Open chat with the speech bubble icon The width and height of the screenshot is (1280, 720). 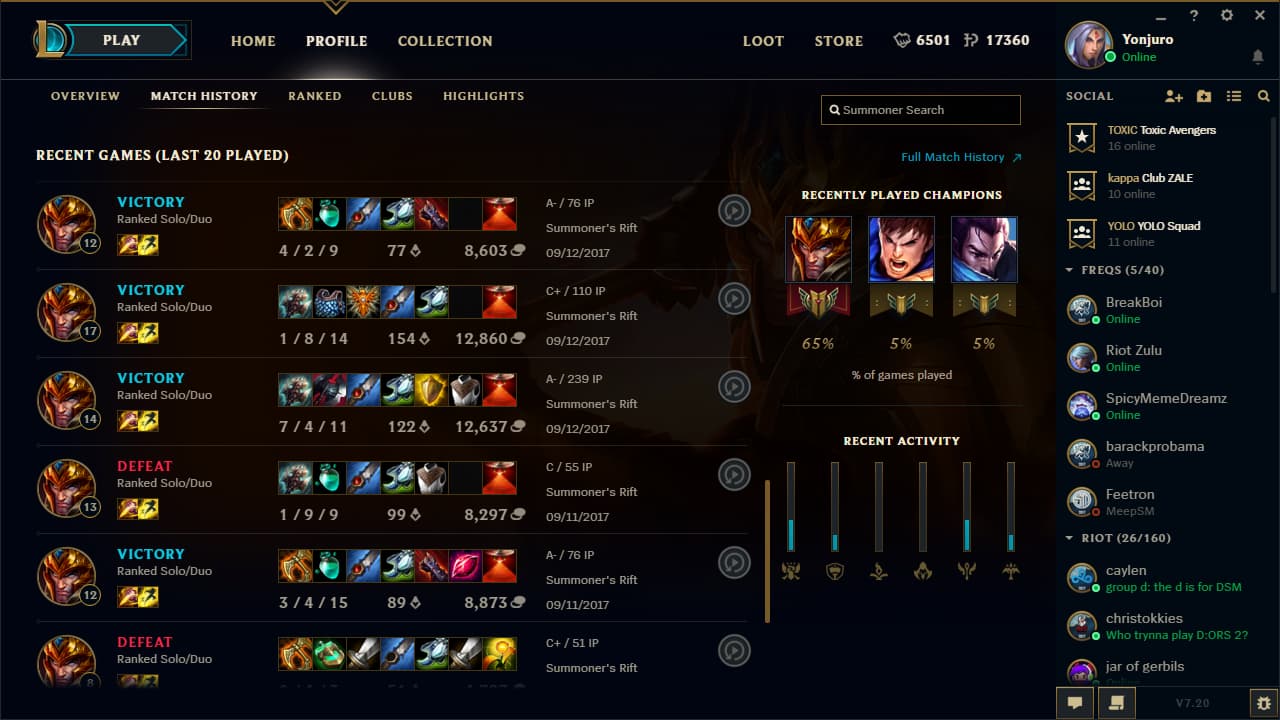pyautogui.click(x=1073, y=703)
